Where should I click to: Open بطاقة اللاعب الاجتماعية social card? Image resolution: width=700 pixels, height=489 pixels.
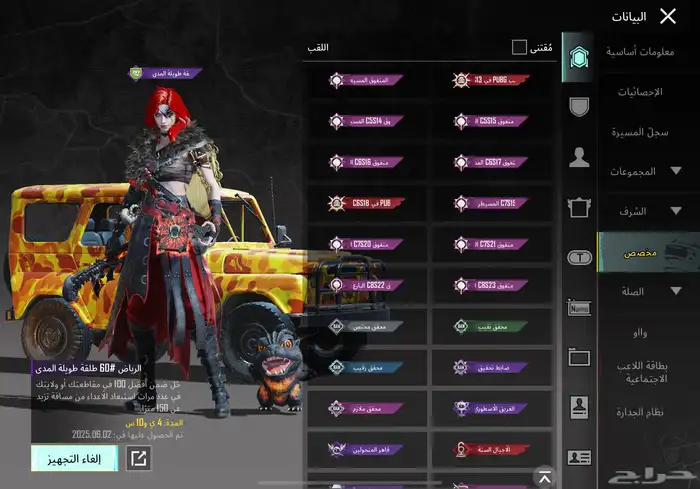pyautogui.click(x=643, y=370)
